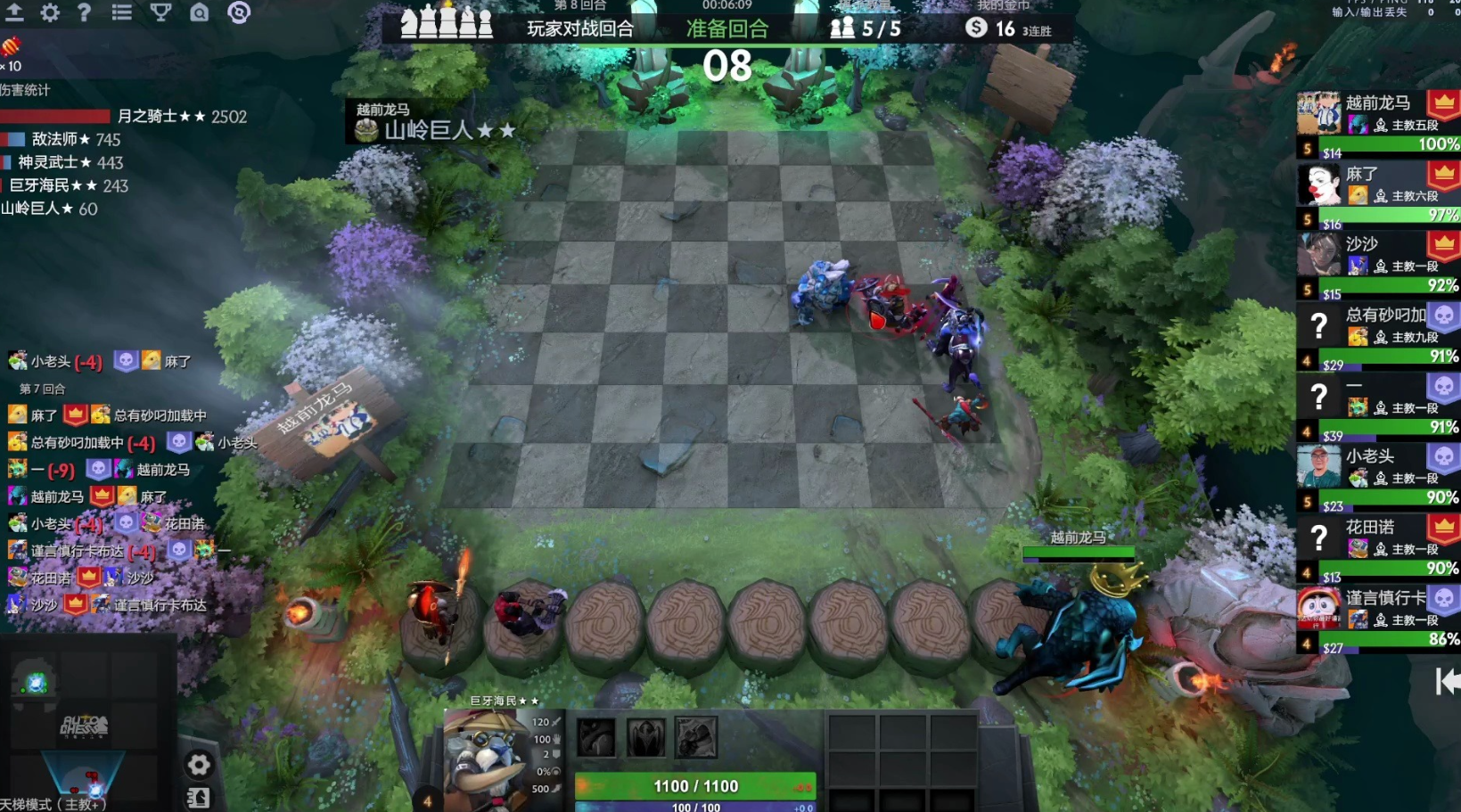Collapse the player list with the arrow button
The image size is (1461, 812).
point(1447,682)
